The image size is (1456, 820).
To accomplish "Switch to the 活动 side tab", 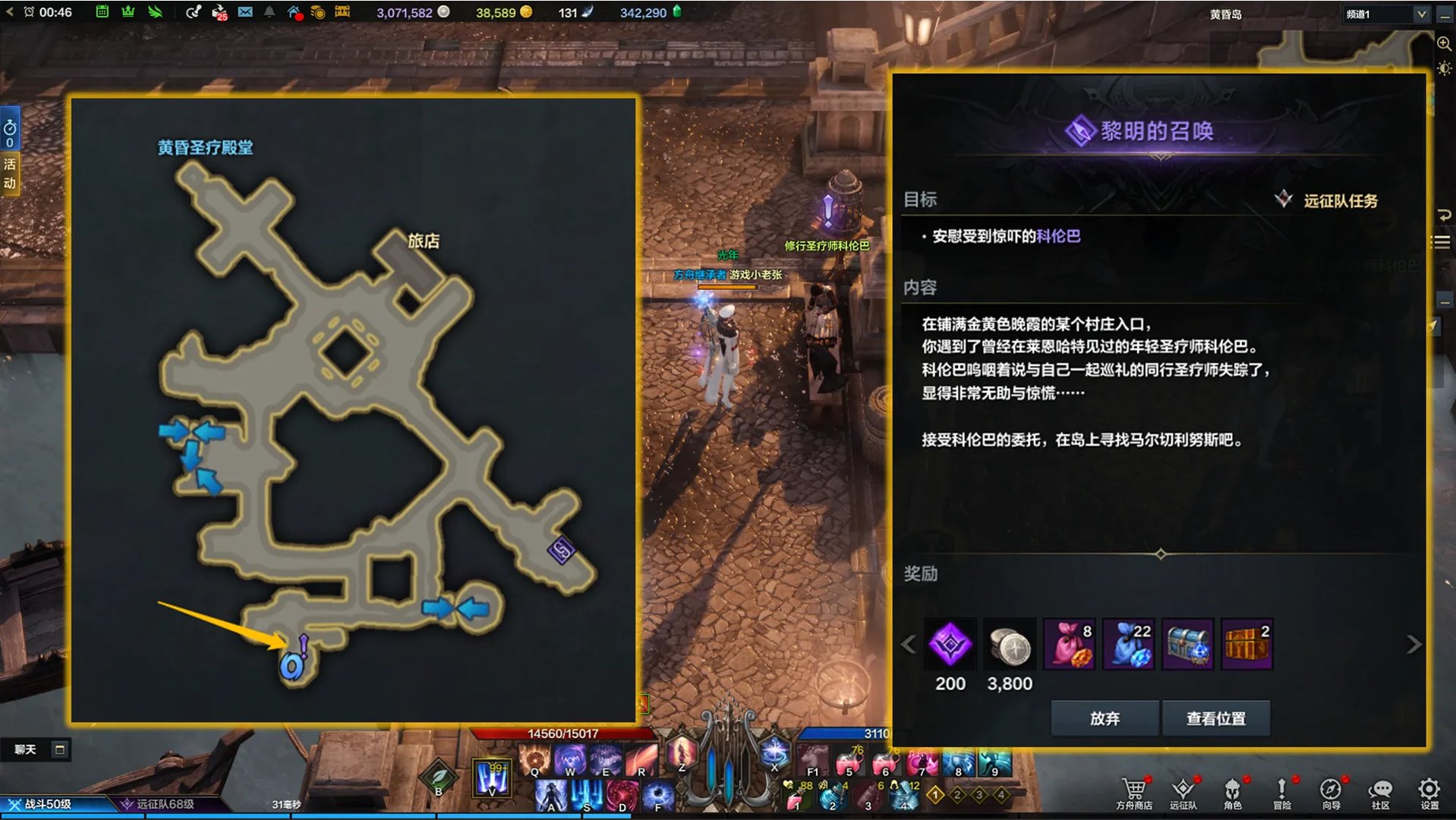I will click(9, 172).
